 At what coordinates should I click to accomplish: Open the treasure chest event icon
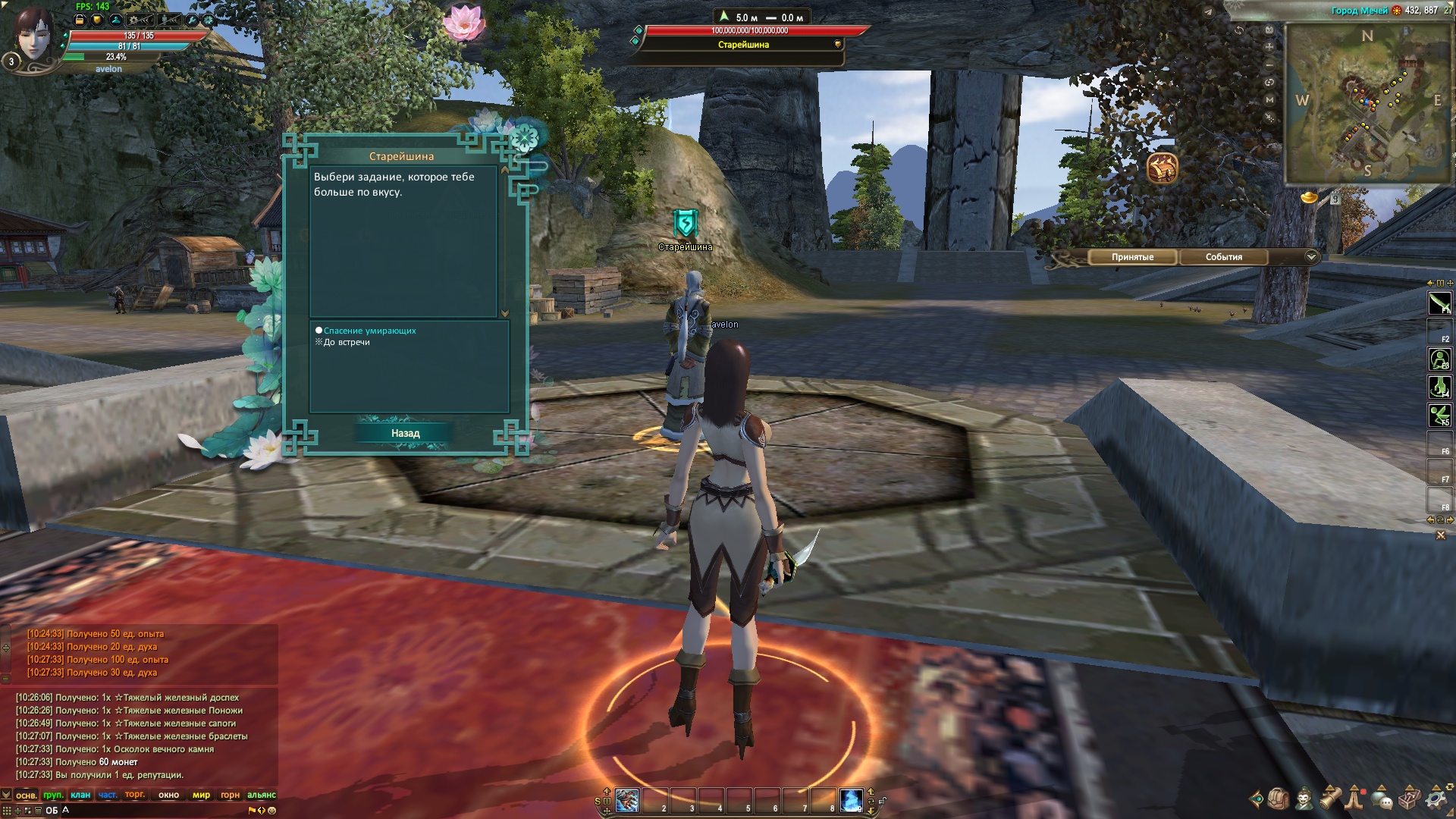pyautogui.click(x=1162, y=168)
